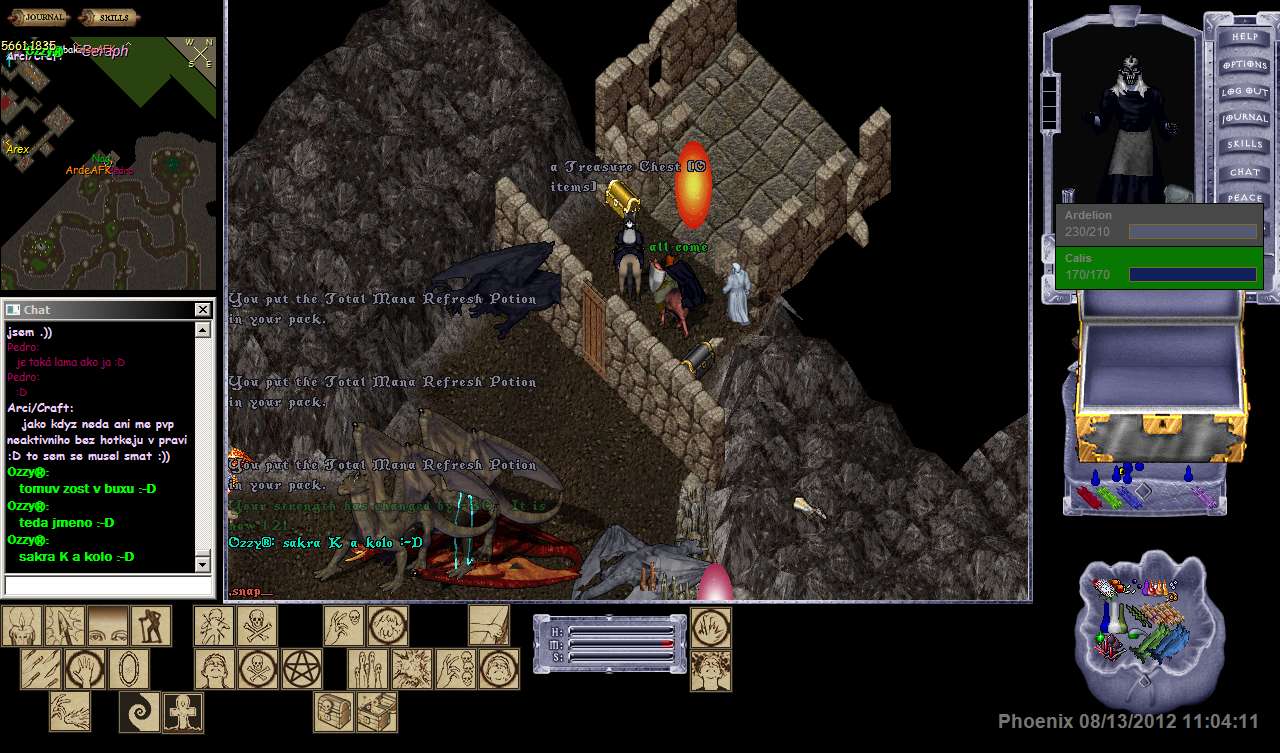
Task: Toggle the Peace/War mode button
Action: pyautogui.click(x=1245, y=198)
